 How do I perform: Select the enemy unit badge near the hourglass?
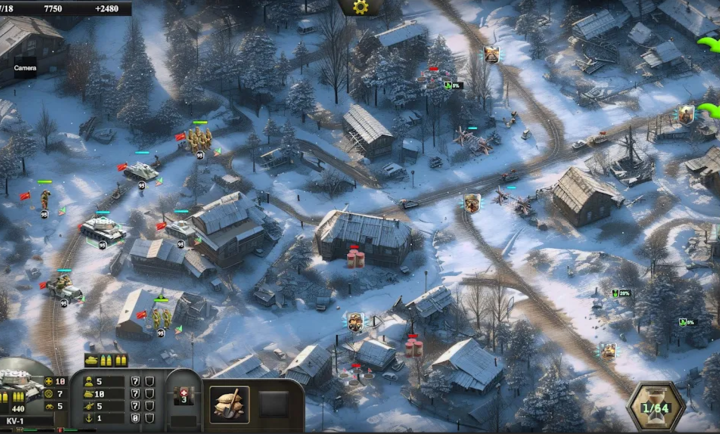607,350
